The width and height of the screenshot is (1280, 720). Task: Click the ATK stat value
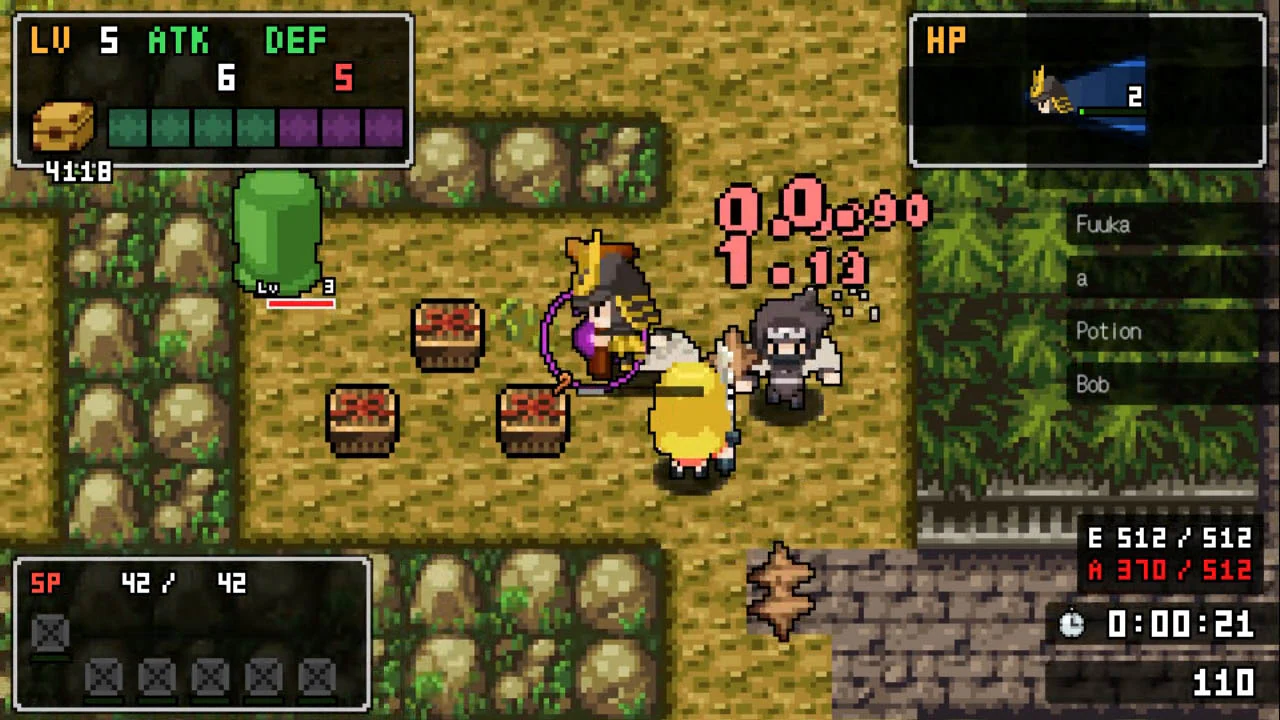click(x=225, y=79)
